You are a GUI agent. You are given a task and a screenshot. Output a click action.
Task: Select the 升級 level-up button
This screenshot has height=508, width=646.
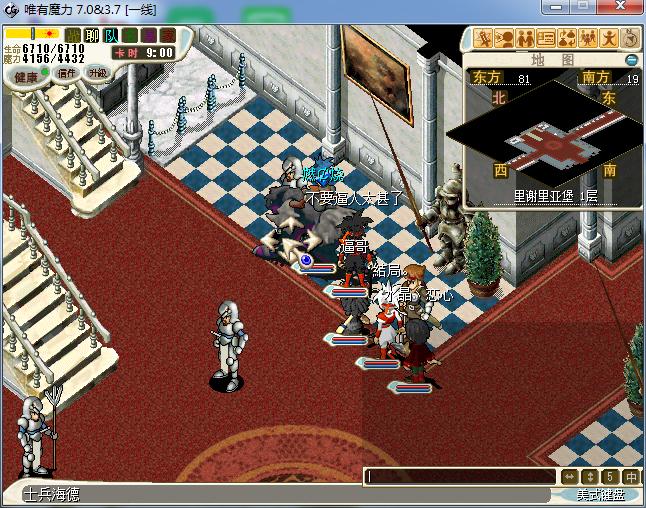(x=97, y=73)
